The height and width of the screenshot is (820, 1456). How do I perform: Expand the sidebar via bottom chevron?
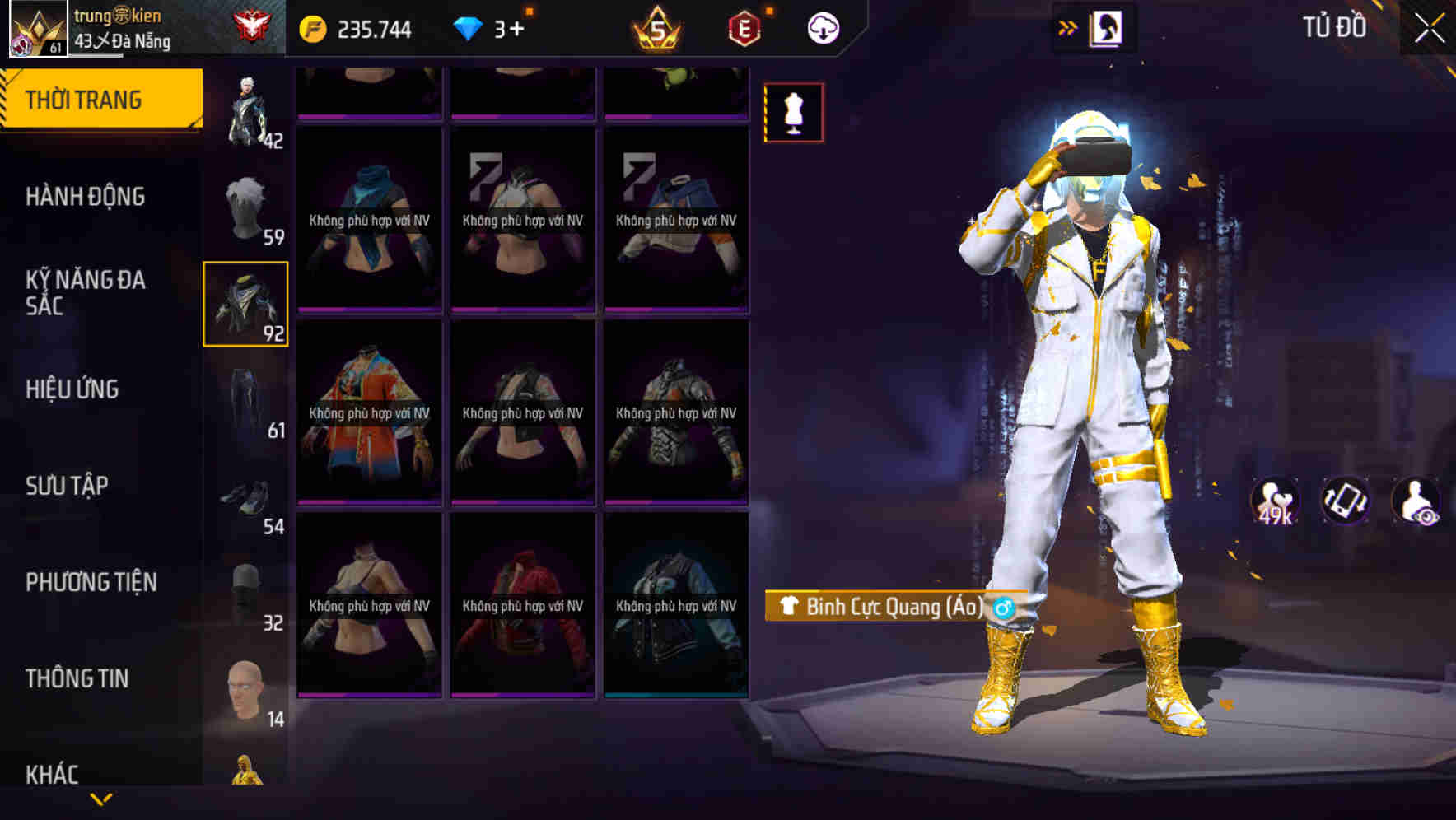point(100,798)
